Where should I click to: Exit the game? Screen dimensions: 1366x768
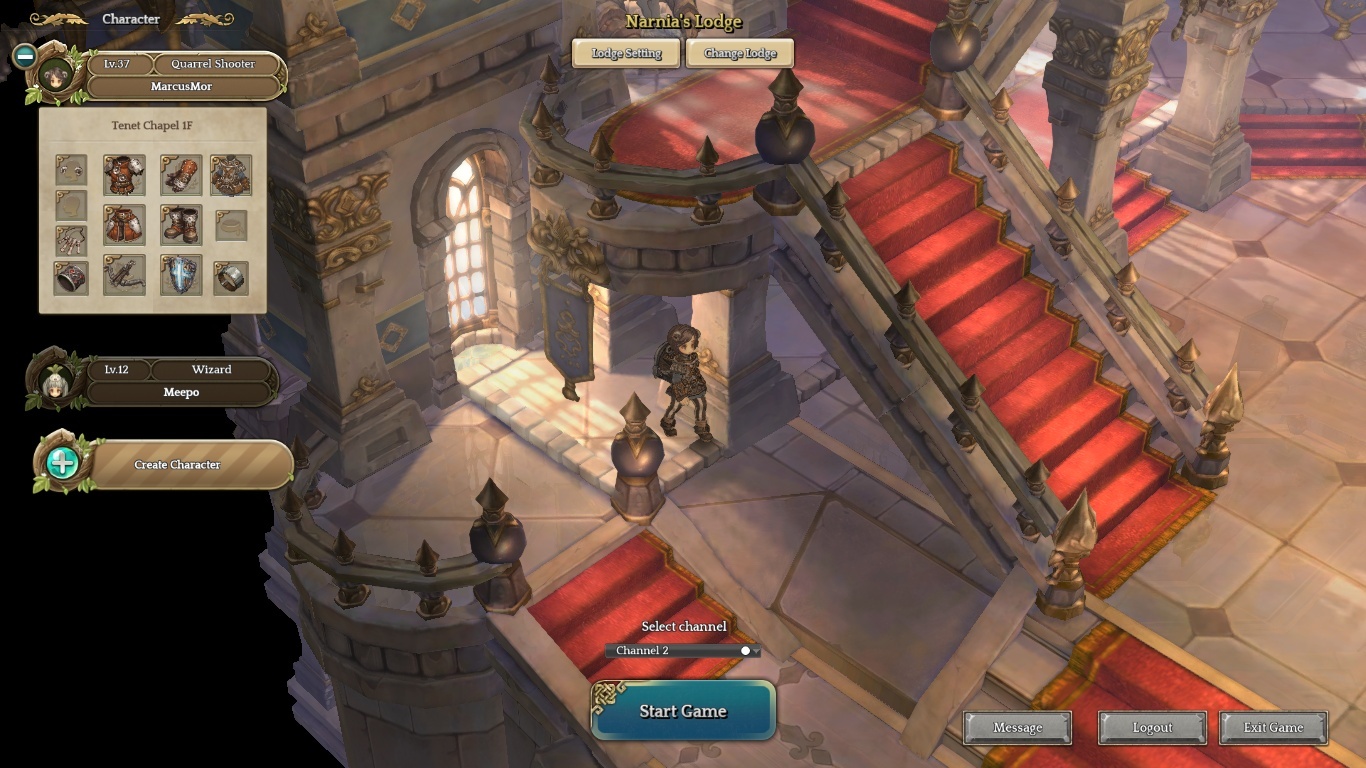[1273, 728]
